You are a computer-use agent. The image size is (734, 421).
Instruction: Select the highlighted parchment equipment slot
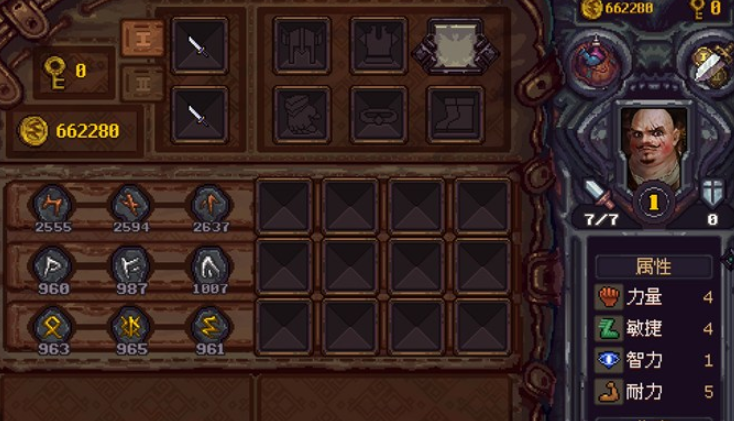coord(455,45)
